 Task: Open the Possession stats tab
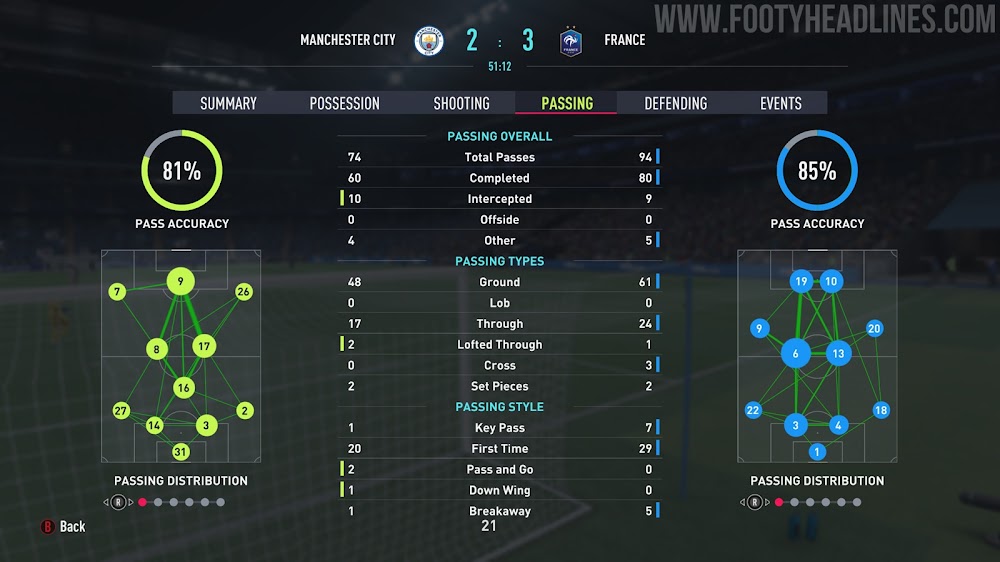pyautogui.click(x=344, y=103)
